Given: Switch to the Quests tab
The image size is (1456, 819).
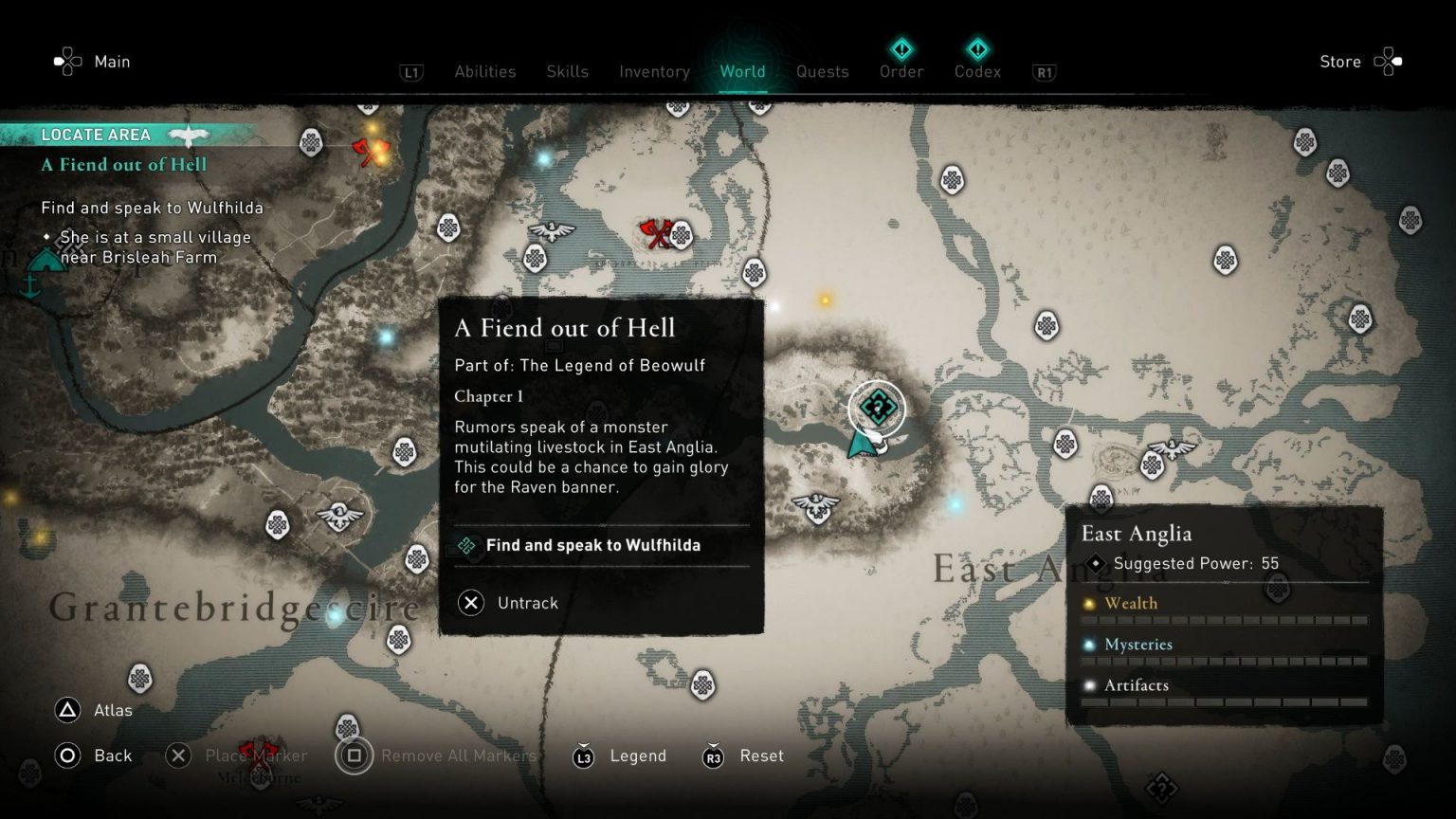Looking at the screenshot, I should click(x=822, y=71).
